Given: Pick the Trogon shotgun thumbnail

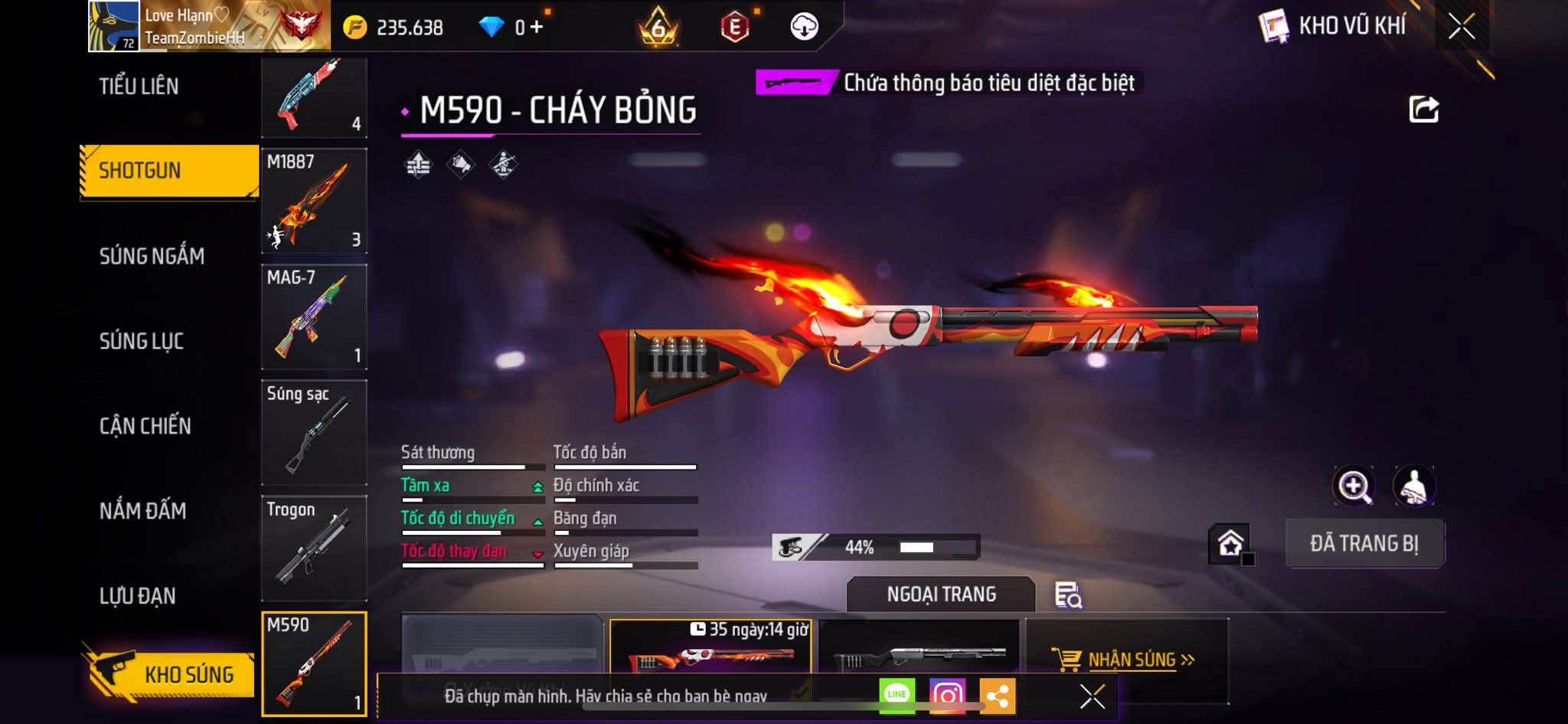Looking at the screenshot, I should pyautogui.click(x=314, y=549).
